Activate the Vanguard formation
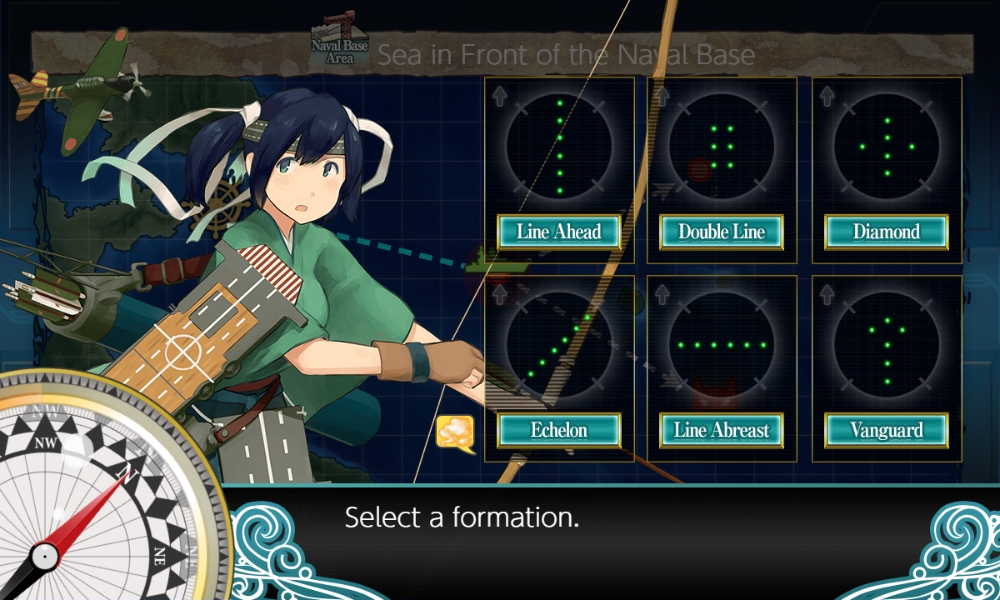The width and height of the screenshot is (1000, 600). (886, 431)
